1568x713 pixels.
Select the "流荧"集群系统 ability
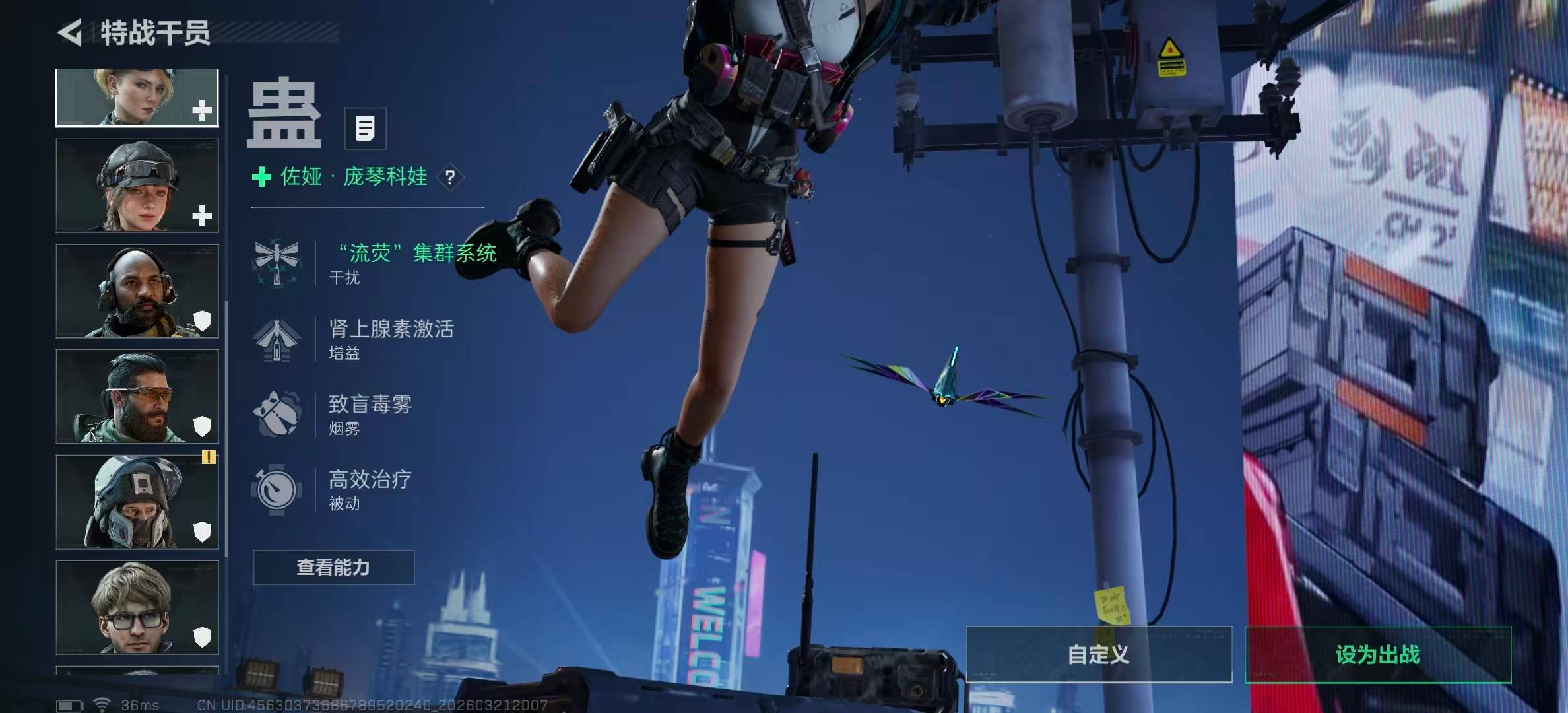pyautogui.click(x=376, y=263)
